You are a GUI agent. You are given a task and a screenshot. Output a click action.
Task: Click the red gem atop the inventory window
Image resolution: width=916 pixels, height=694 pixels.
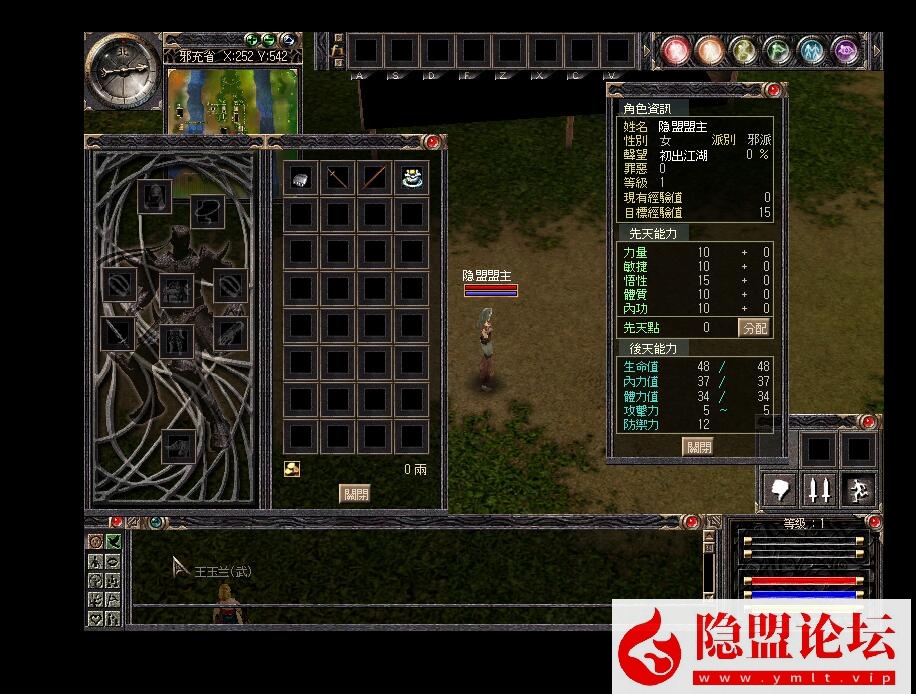pos(432,142)
